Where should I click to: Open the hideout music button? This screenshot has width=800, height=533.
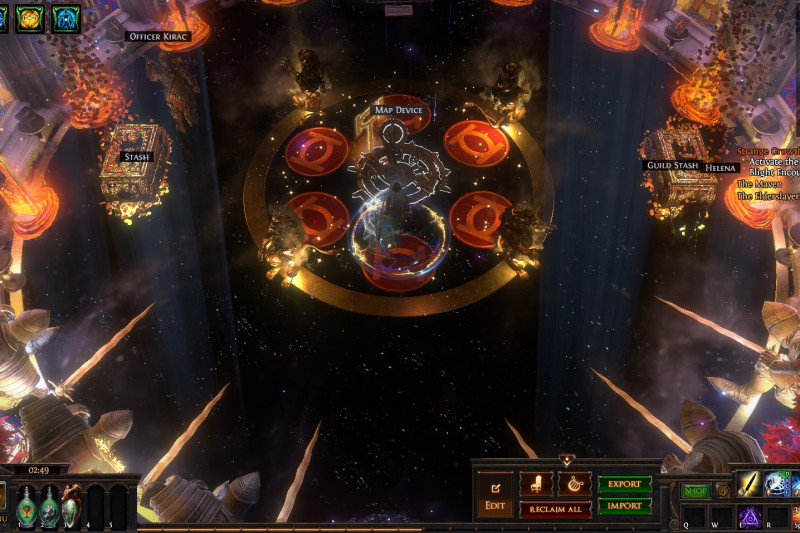tap(573, 485)
